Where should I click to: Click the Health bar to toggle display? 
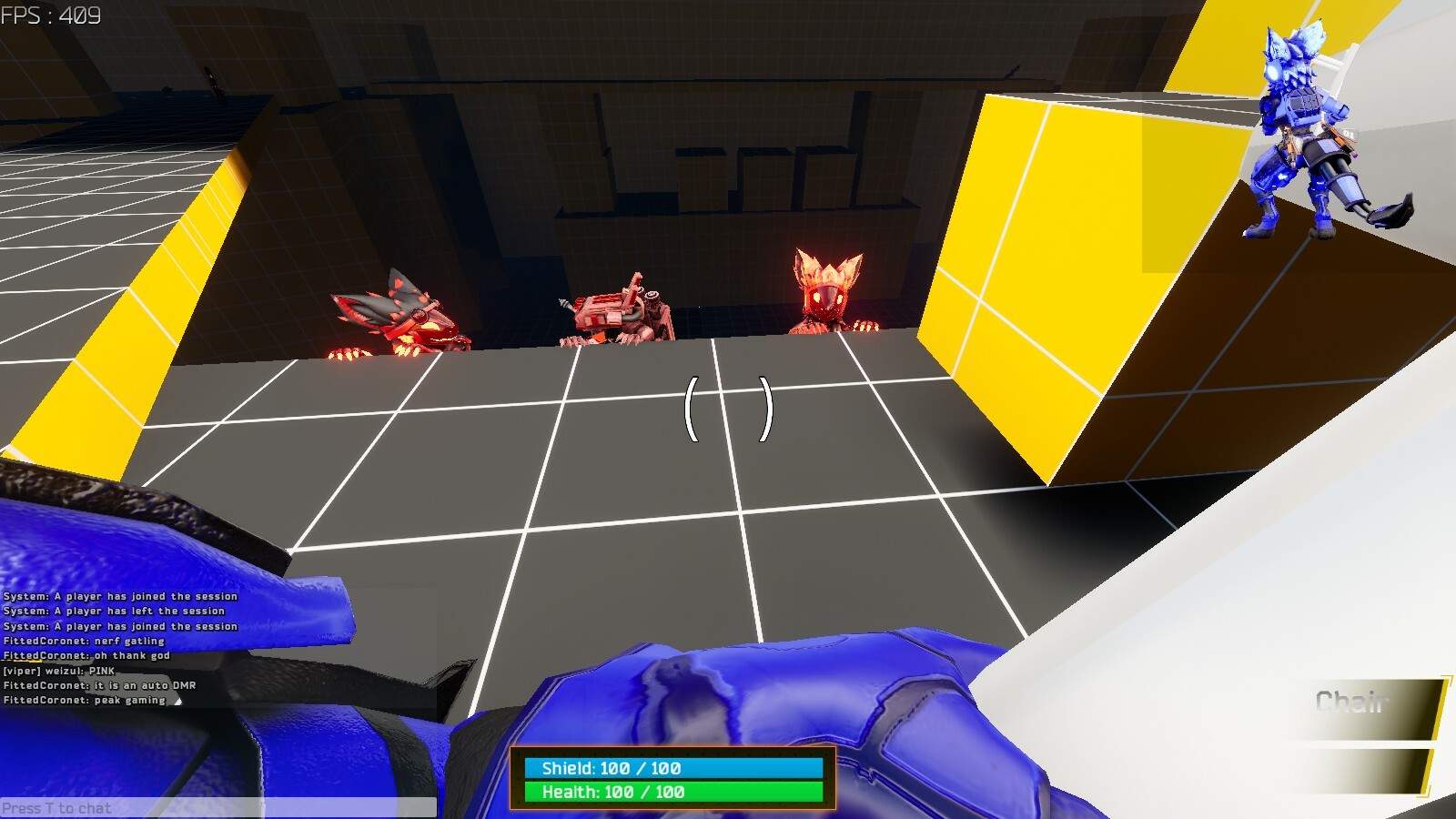pos(673,793)
